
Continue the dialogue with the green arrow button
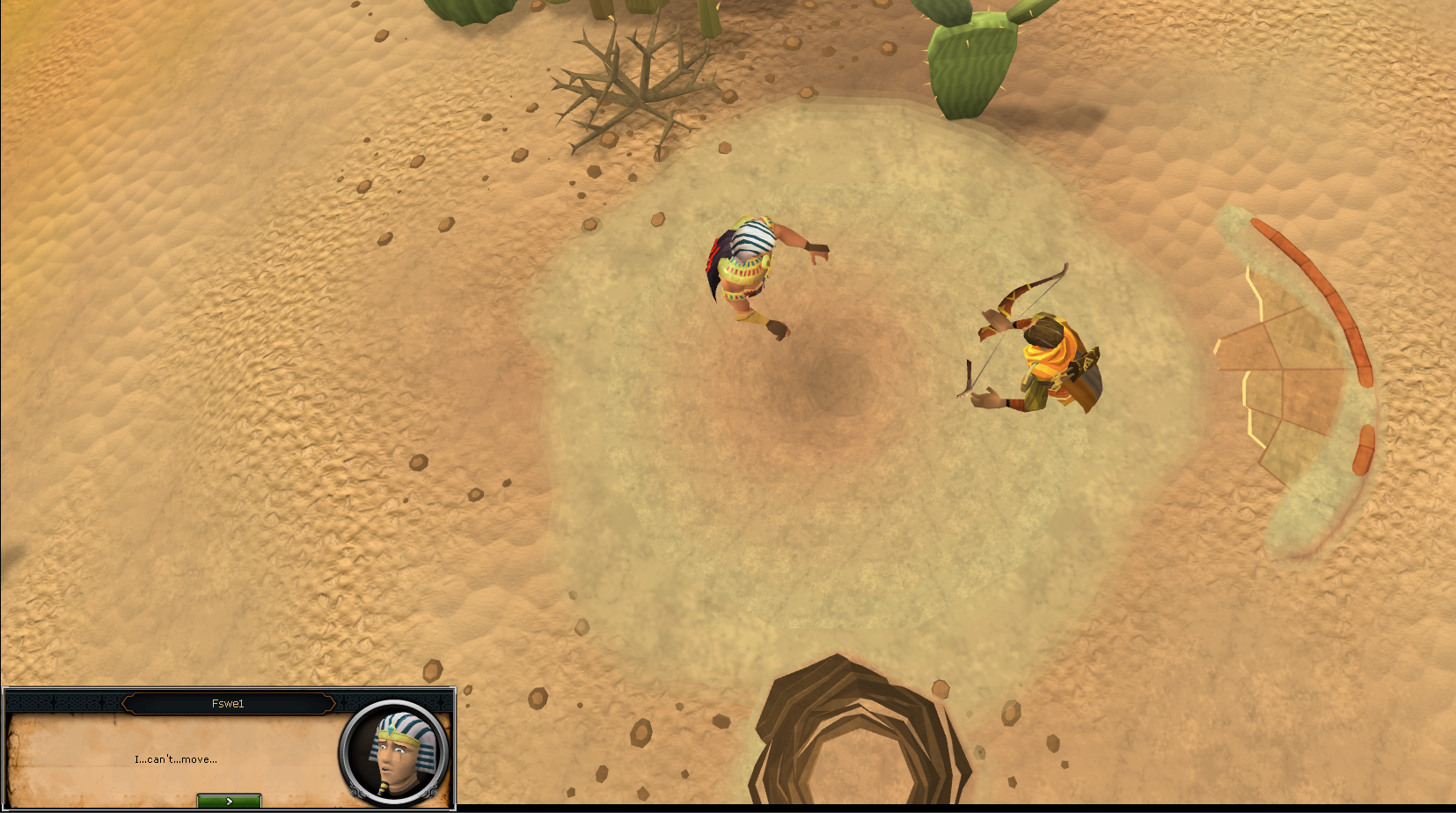[x=229, y=801]
